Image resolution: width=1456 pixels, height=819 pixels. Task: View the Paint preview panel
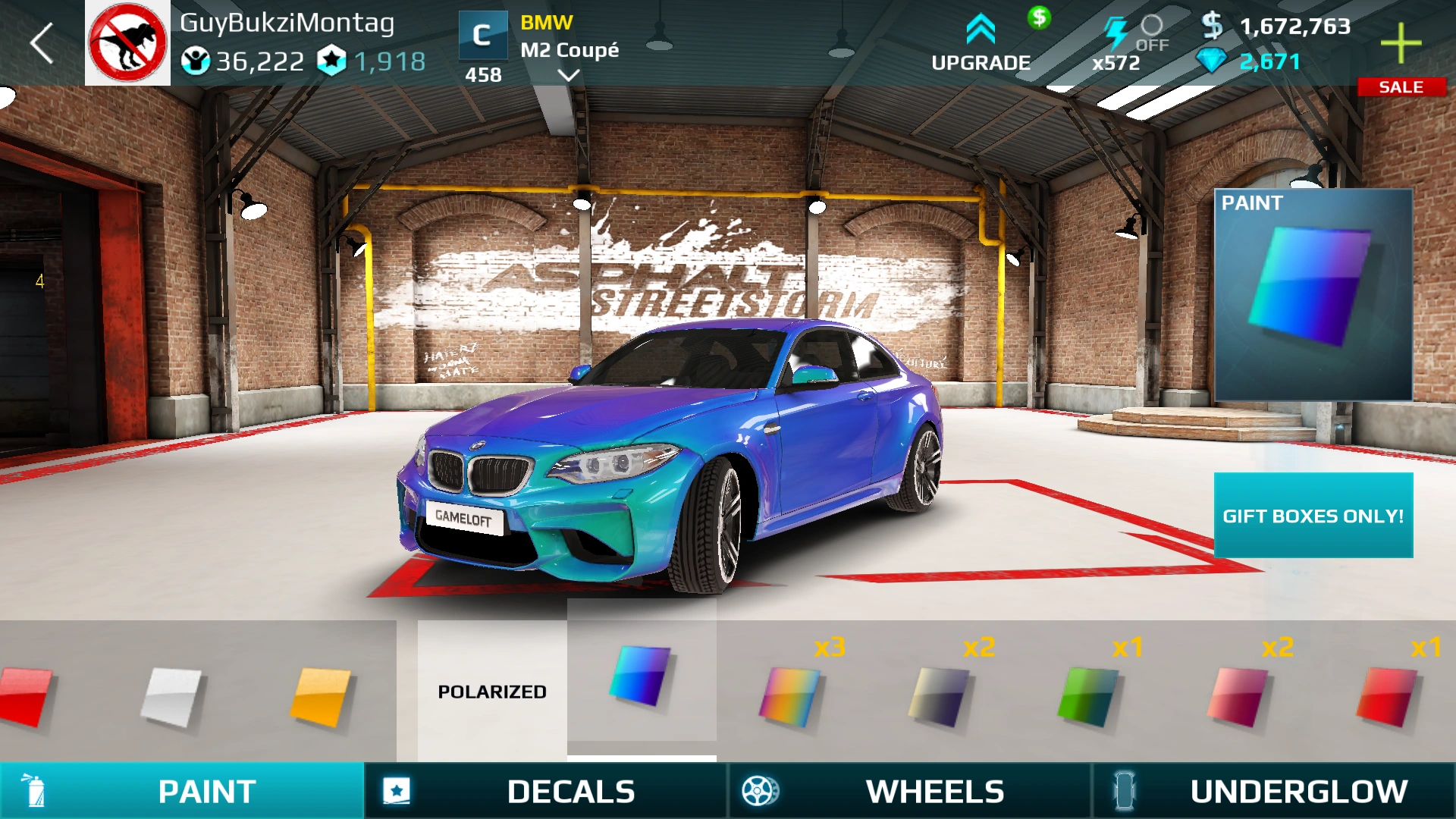[x=1313, y=295]
